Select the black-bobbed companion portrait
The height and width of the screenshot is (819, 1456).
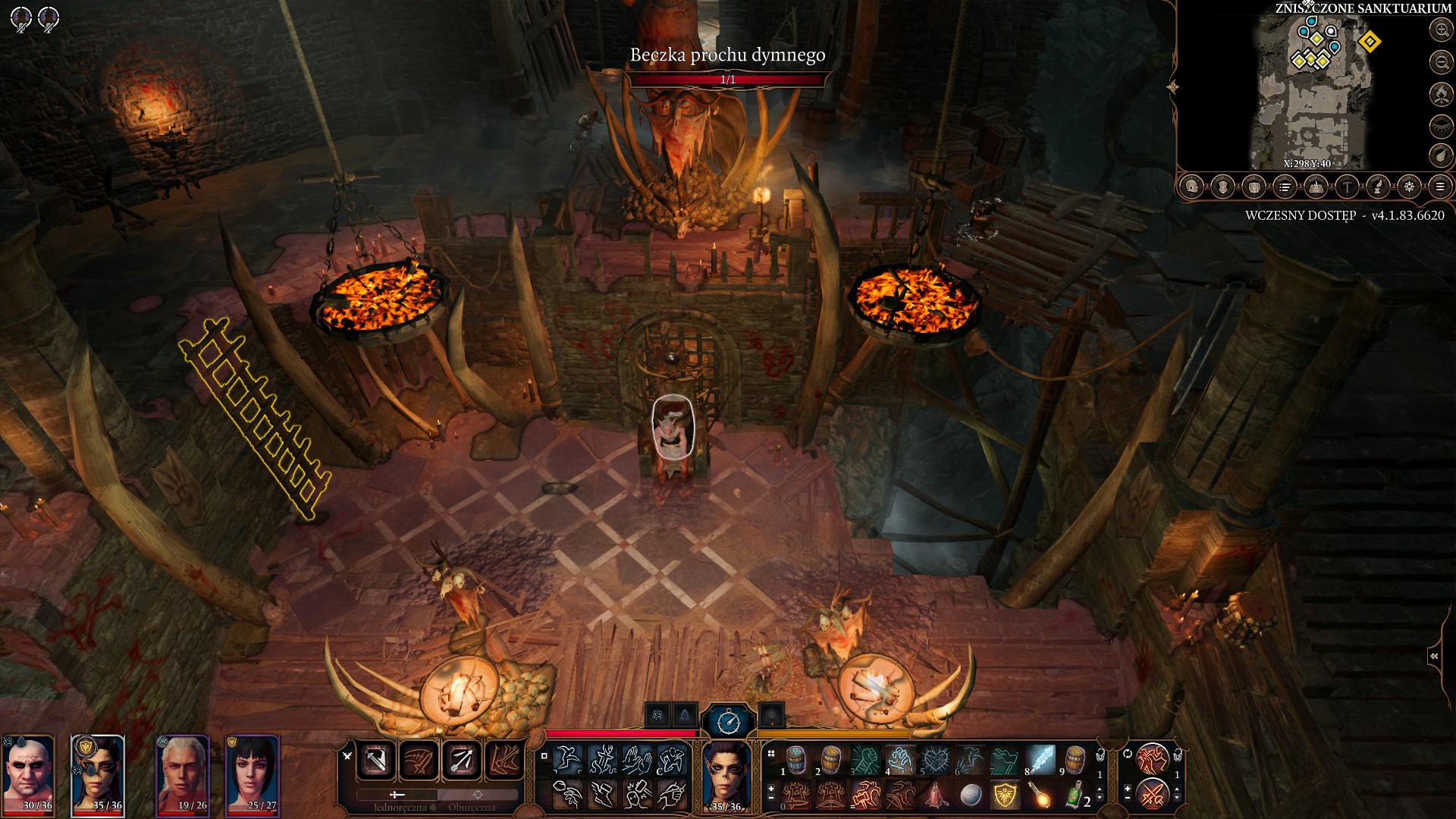[x=253, y=773]
